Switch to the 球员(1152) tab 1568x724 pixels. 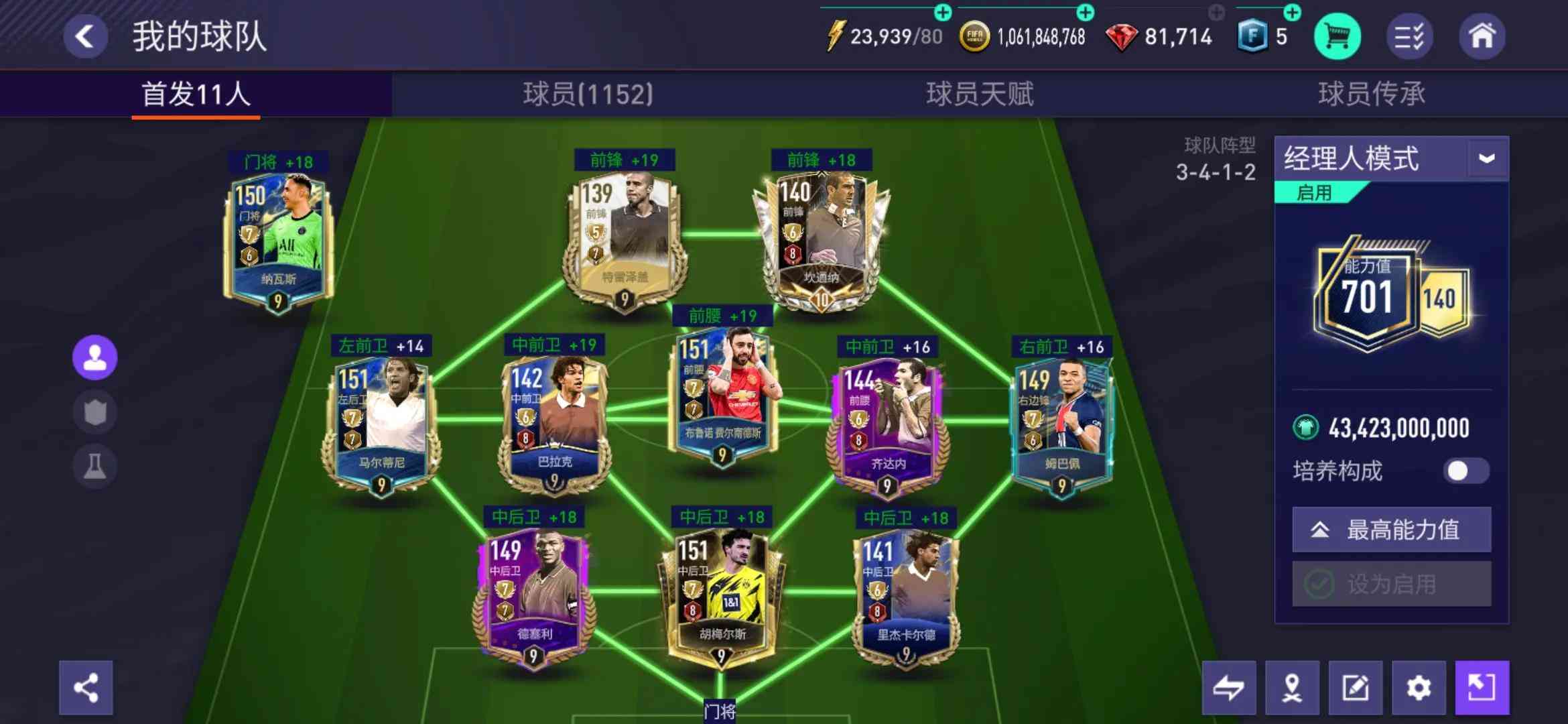click(x=585, y=95)
